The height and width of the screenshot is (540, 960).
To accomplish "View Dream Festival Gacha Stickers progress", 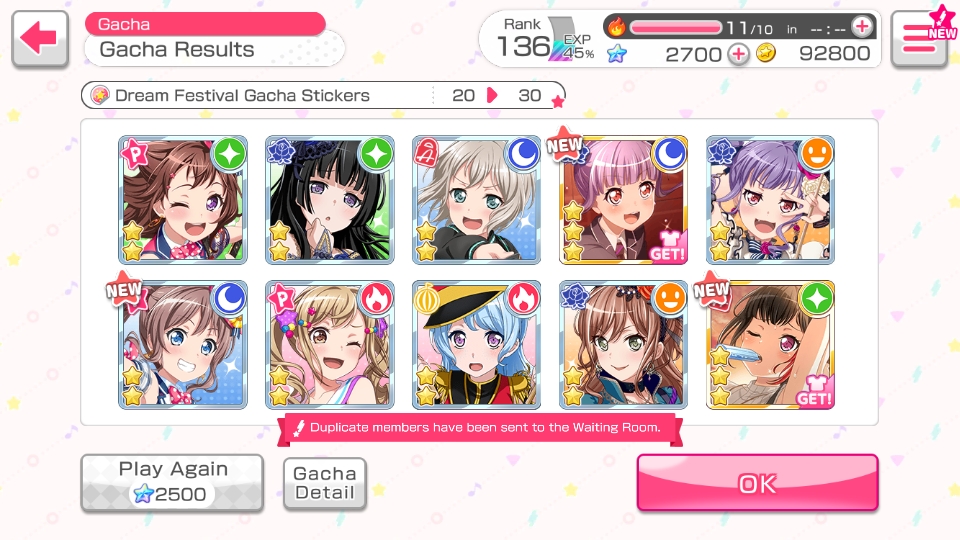I will (322, 96).
